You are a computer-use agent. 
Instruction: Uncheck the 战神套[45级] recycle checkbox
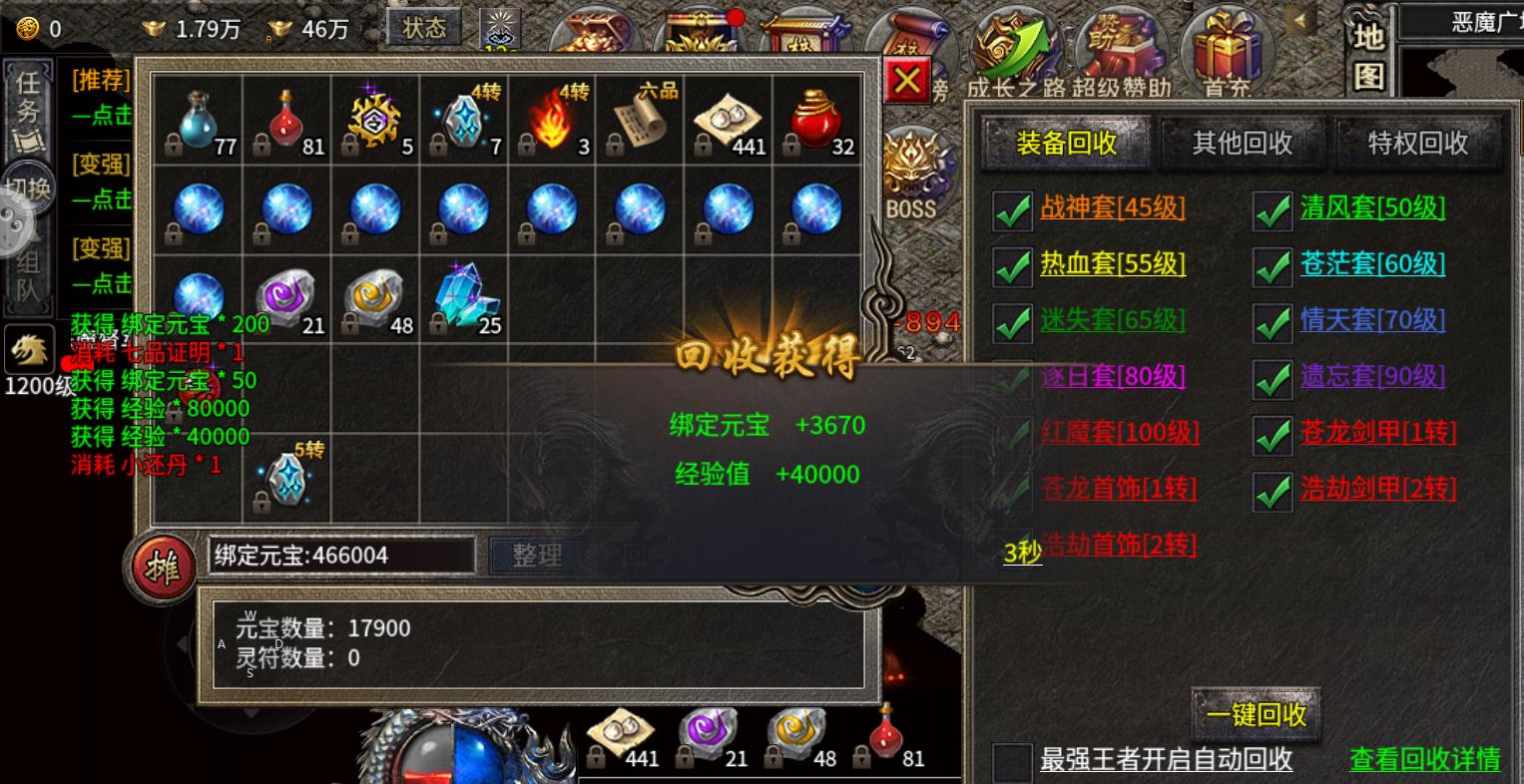click(1013, 208)
